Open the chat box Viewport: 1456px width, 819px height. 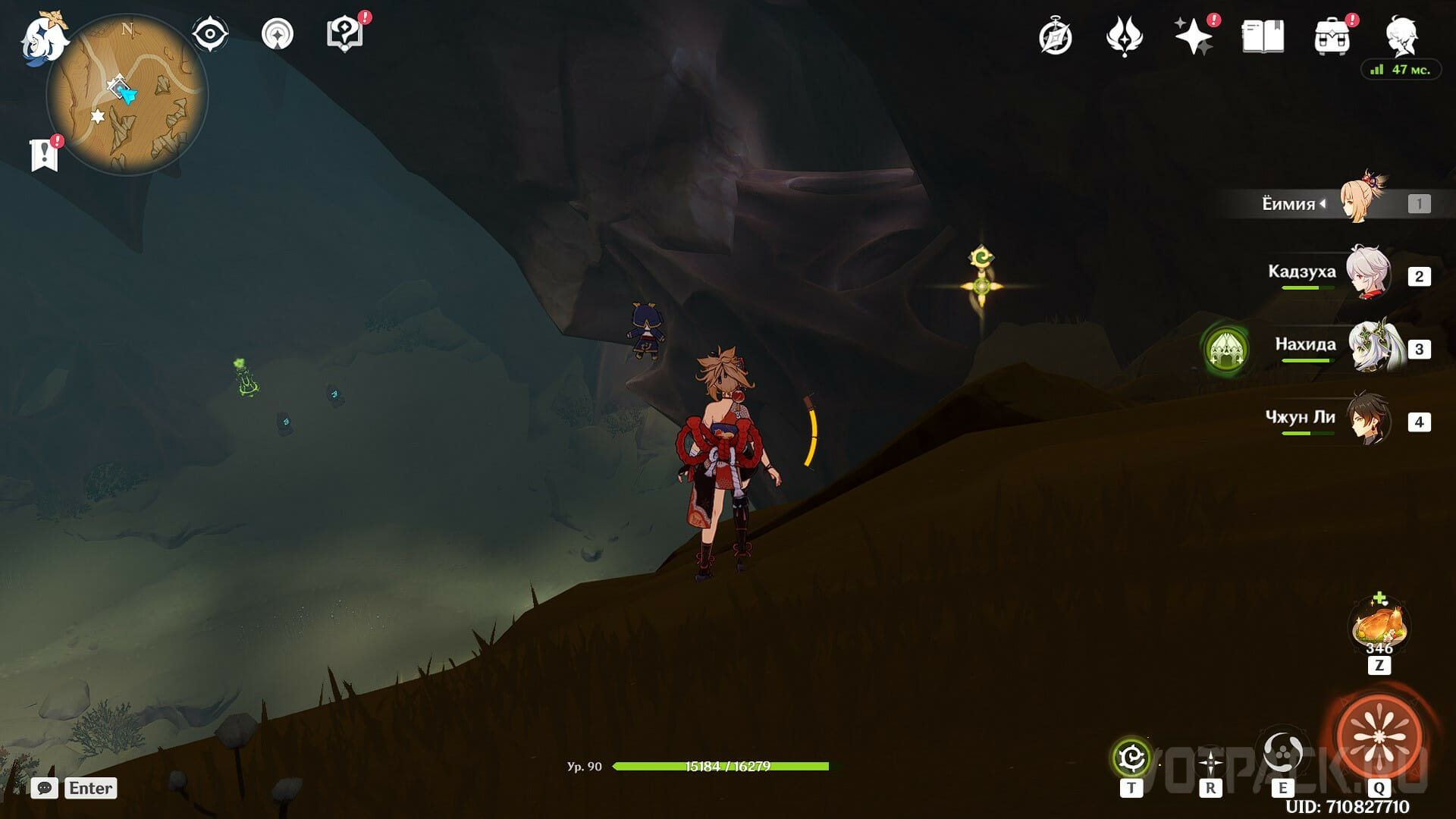point(45,788)
